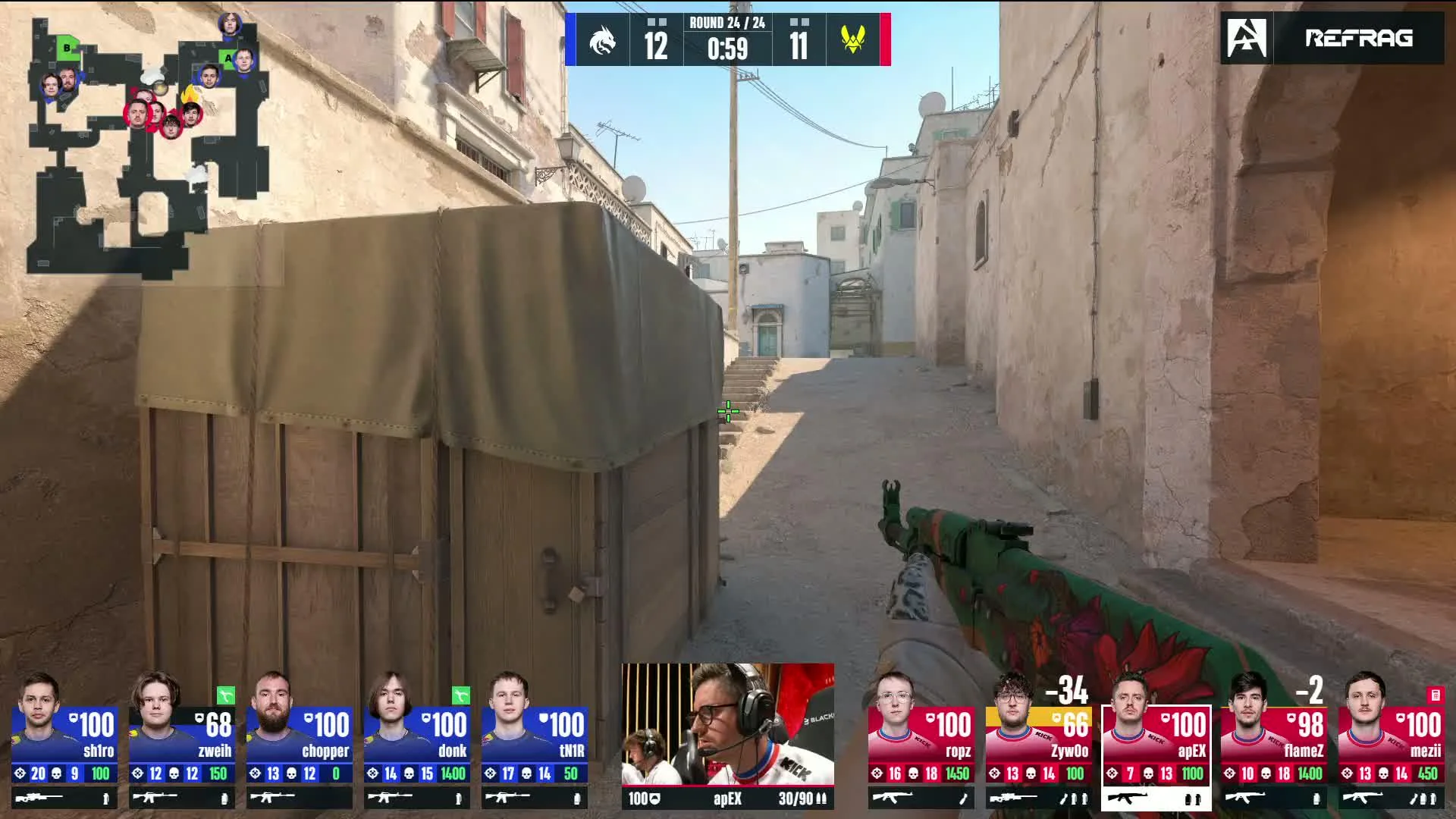Toggle the green kit indicator on zweih's card
This screenshot has width=1456, height=819.
click(226, 695)
